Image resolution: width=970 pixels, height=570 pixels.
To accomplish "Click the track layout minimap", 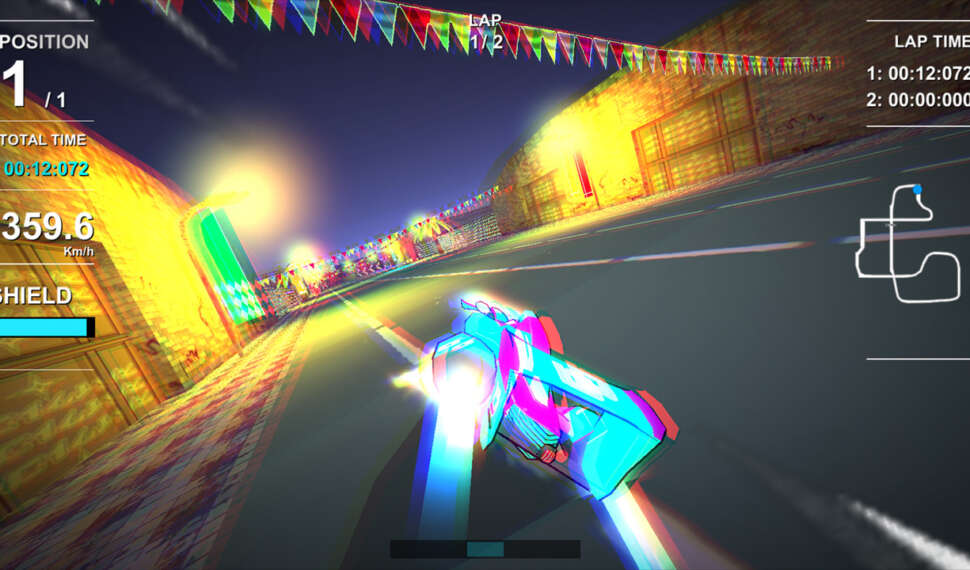I will click(908, 246).
